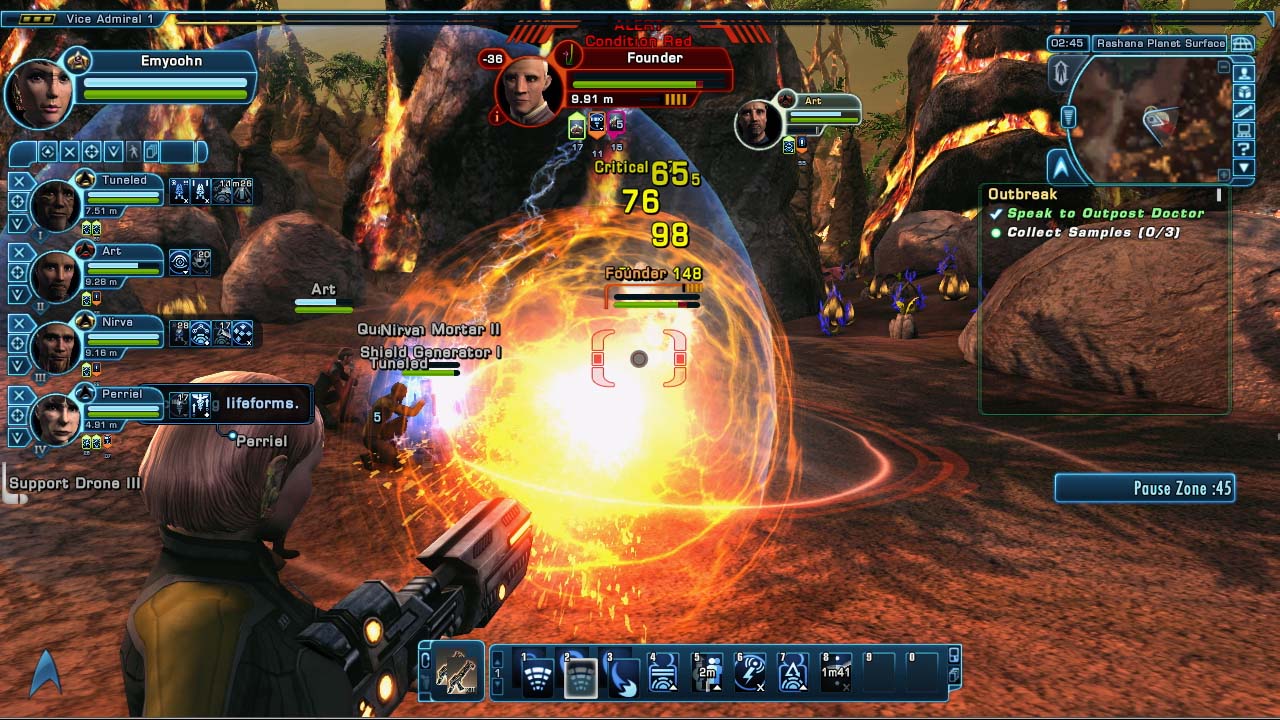1280x720 pixels.
Task: Click the slot 4 ability icon
Action: pyautogui.click(x=664, y=675)
